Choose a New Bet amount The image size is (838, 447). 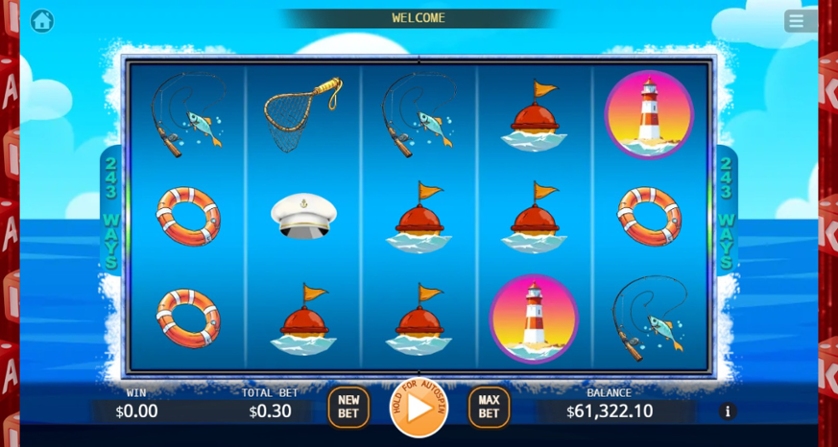click(x=348, y=406)
